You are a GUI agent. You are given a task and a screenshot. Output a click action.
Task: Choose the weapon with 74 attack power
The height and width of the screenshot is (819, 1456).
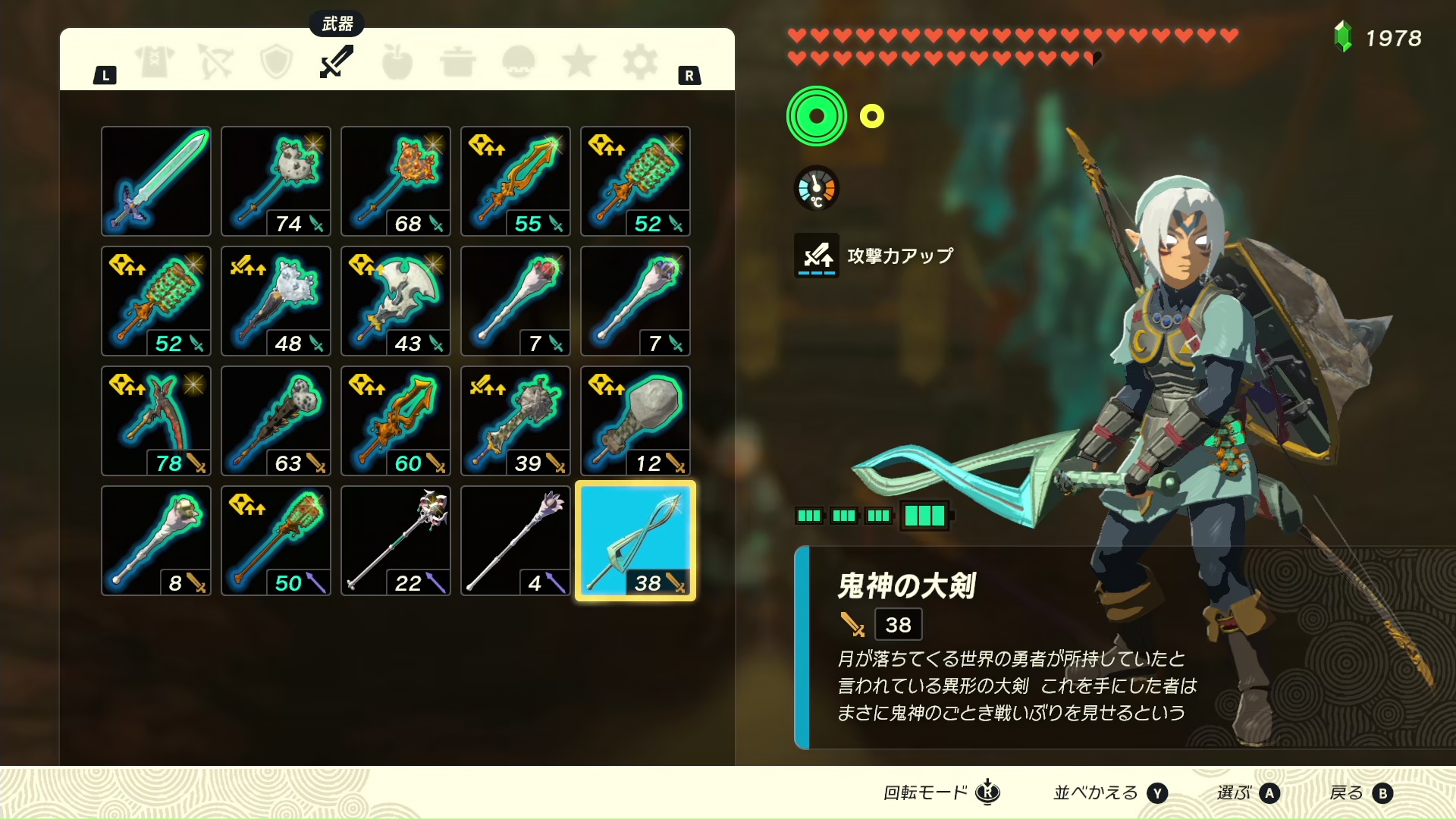tap(276, 181)
